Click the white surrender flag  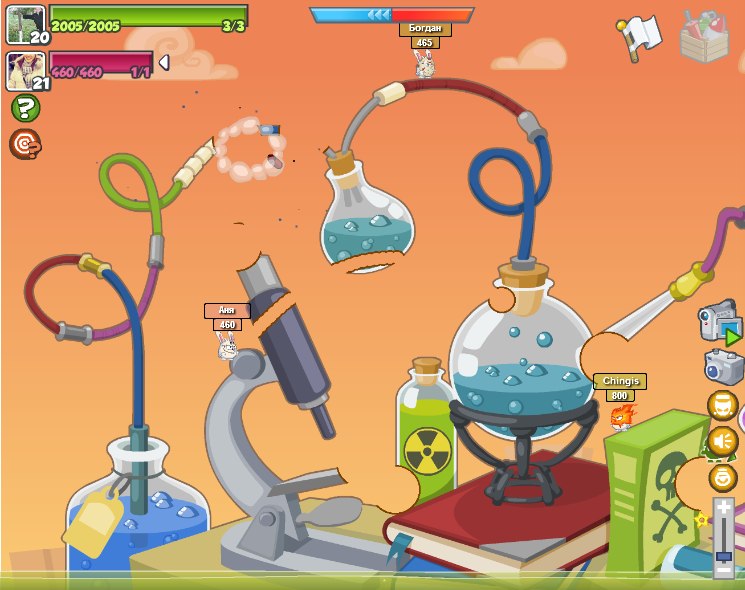[638, 36]
